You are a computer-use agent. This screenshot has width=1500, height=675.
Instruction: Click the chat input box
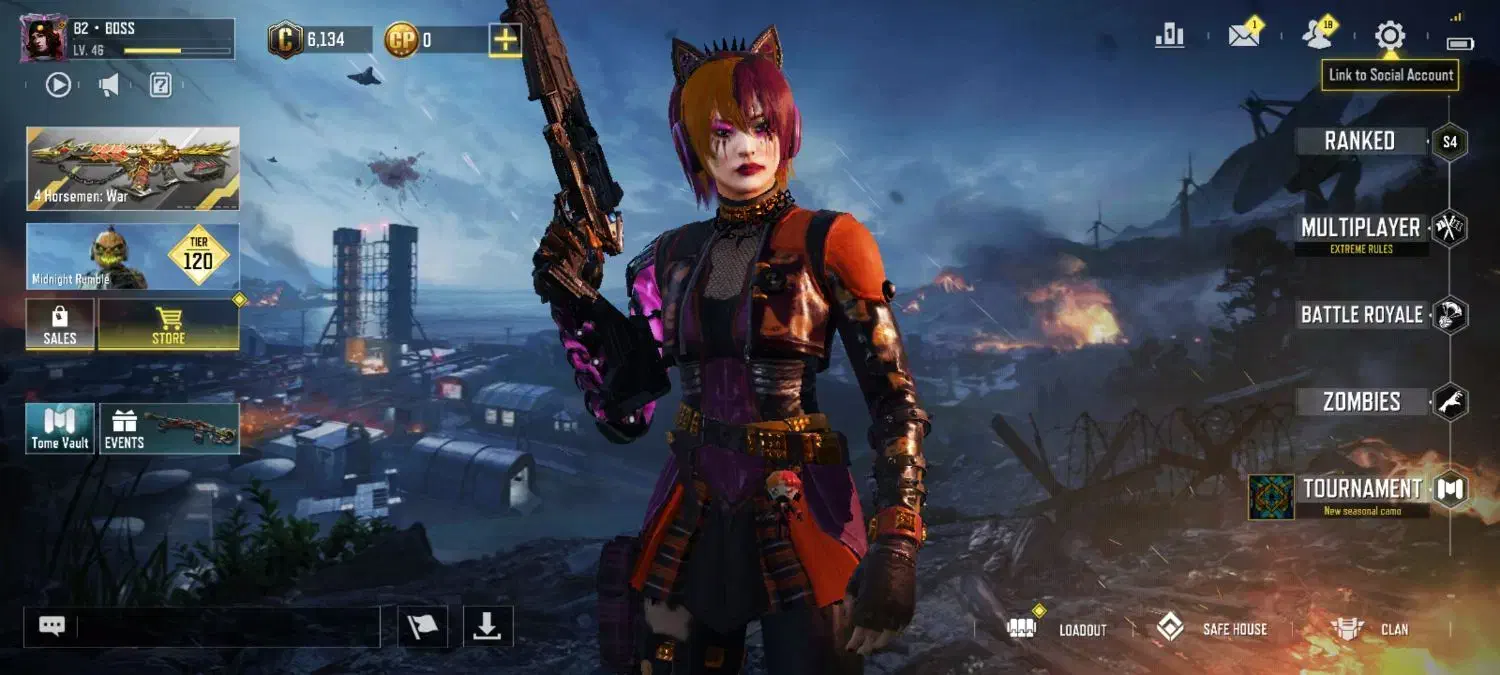pos(228,627)
